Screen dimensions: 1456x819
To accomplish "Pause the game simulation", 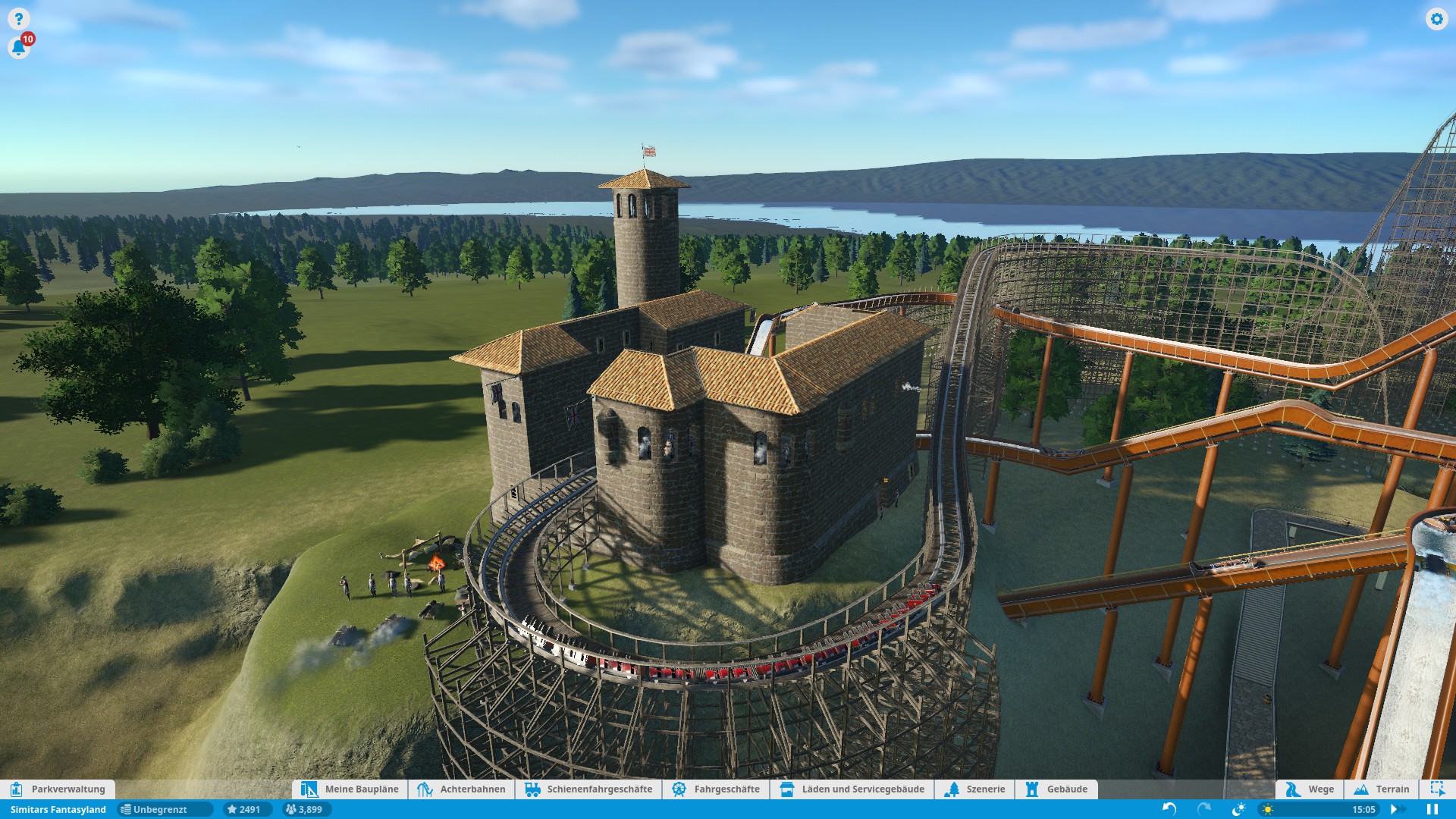I will 1432,809.
